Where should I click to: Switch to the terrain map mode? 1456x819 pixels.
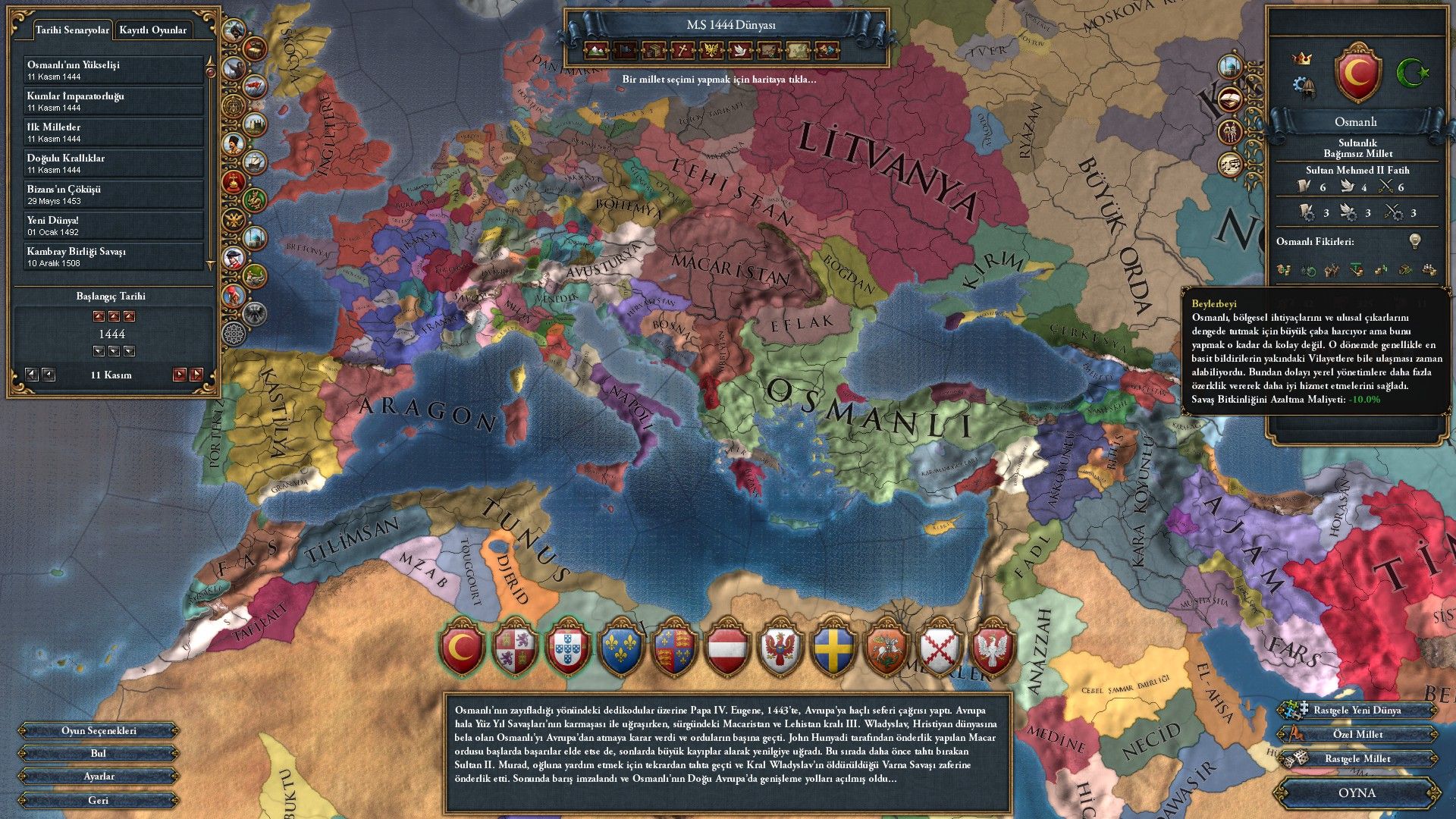coord(596,51)
